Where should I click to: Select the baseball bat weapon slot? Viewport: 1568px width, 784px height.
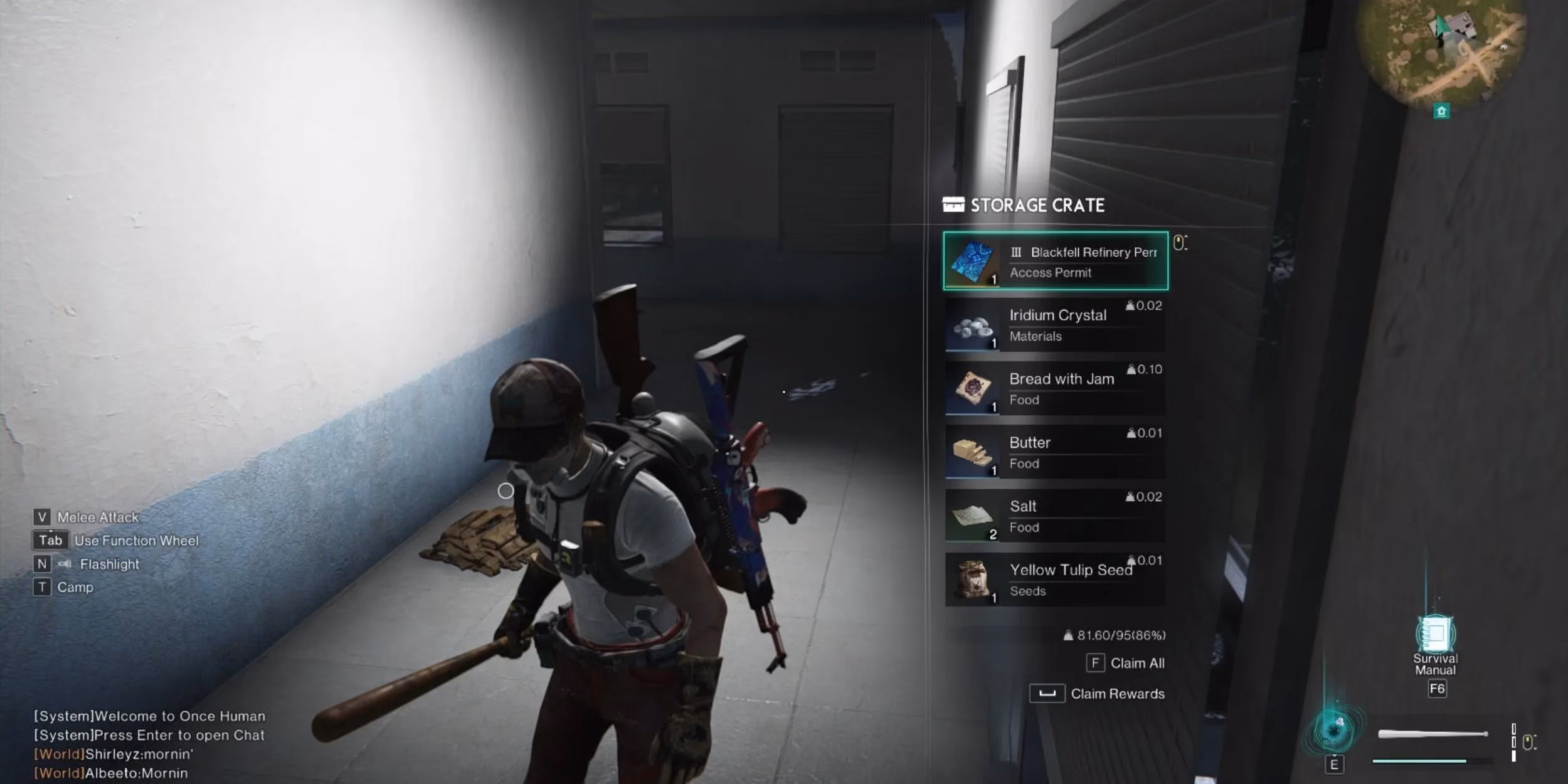(1432, 734)
